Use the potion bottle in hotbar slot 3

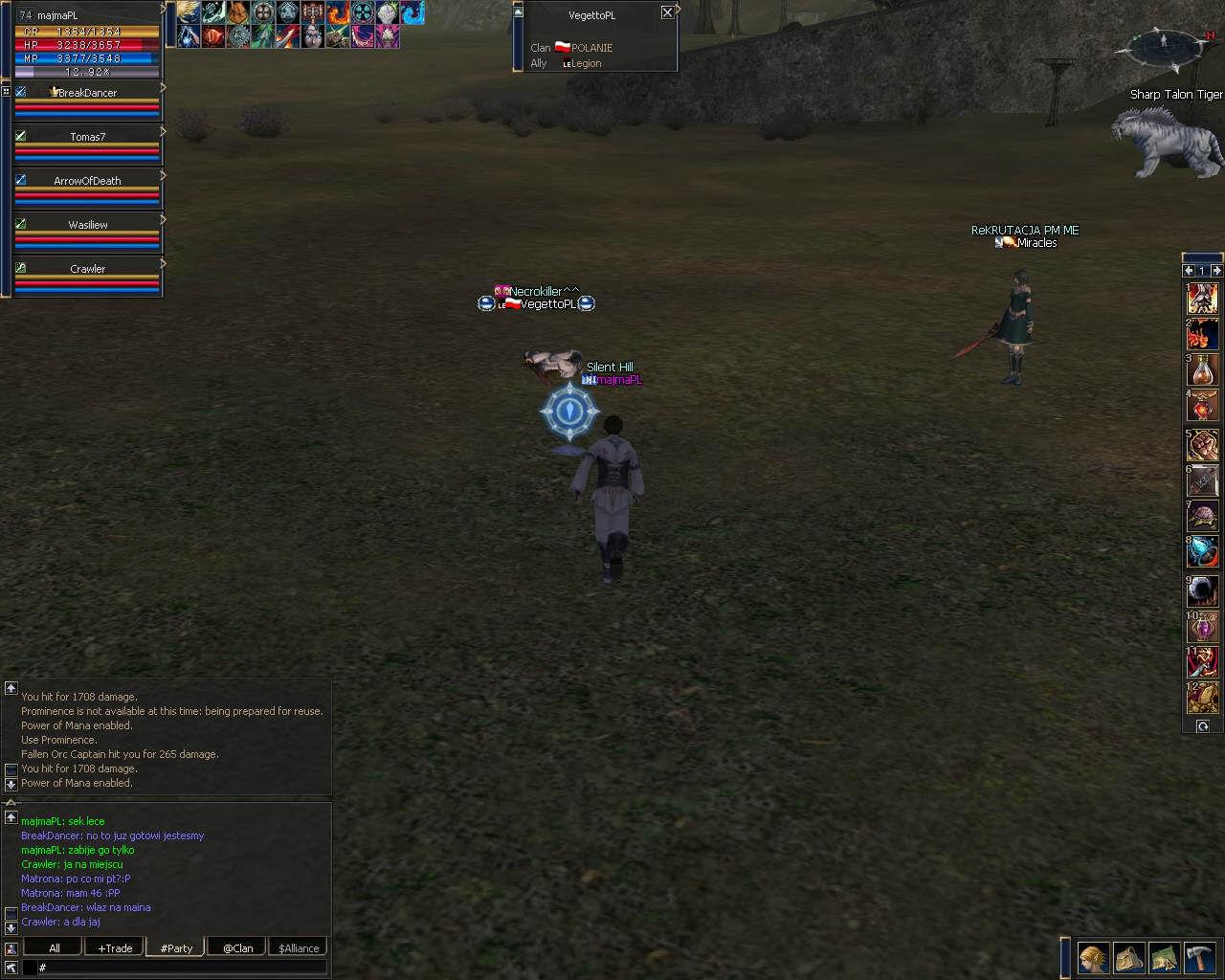1203,370
